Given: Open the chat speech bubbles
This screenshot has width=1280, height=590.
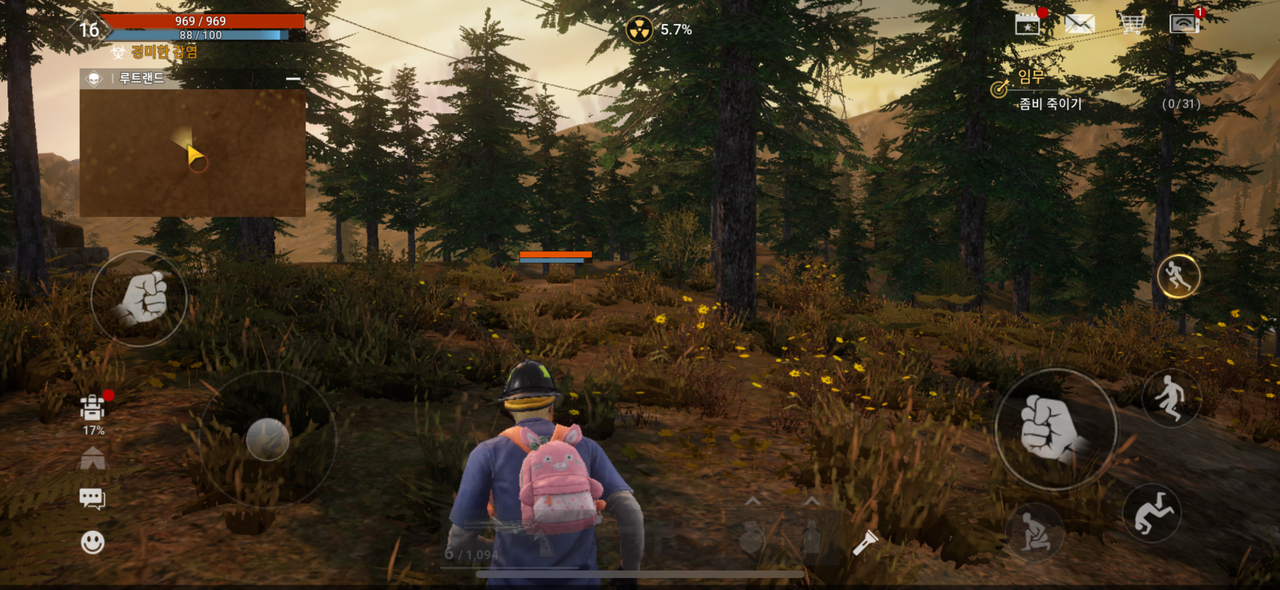Looking at the screenshot, I should point(93,499).
